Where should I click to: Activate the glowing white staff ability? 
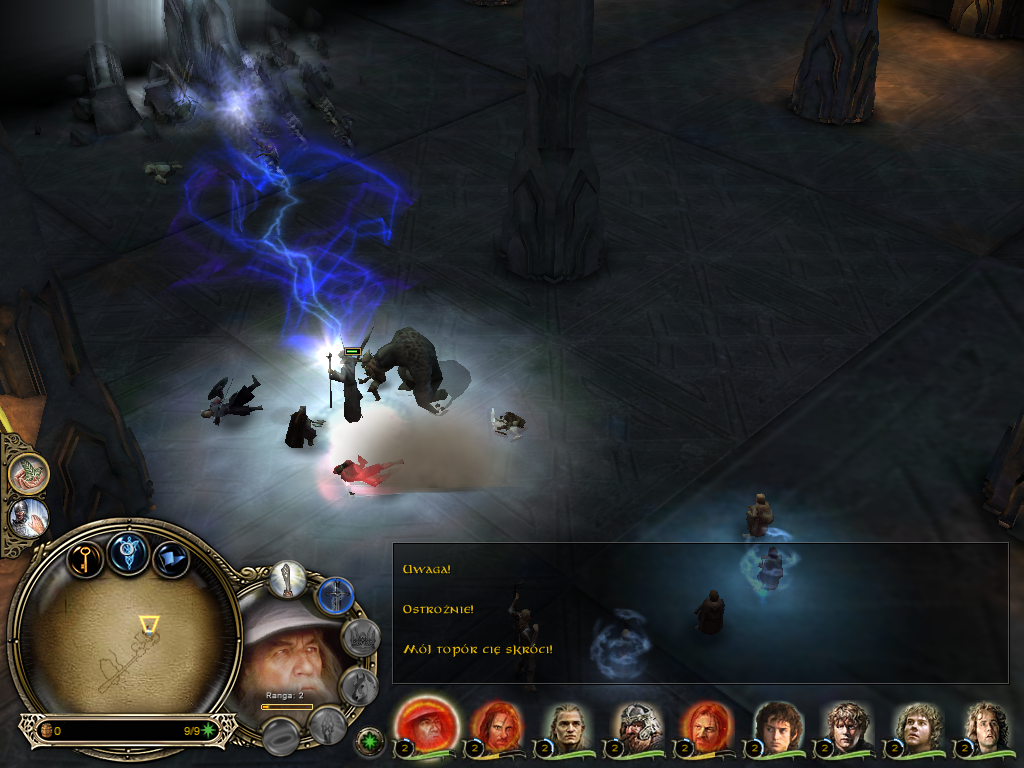[288, 580]
